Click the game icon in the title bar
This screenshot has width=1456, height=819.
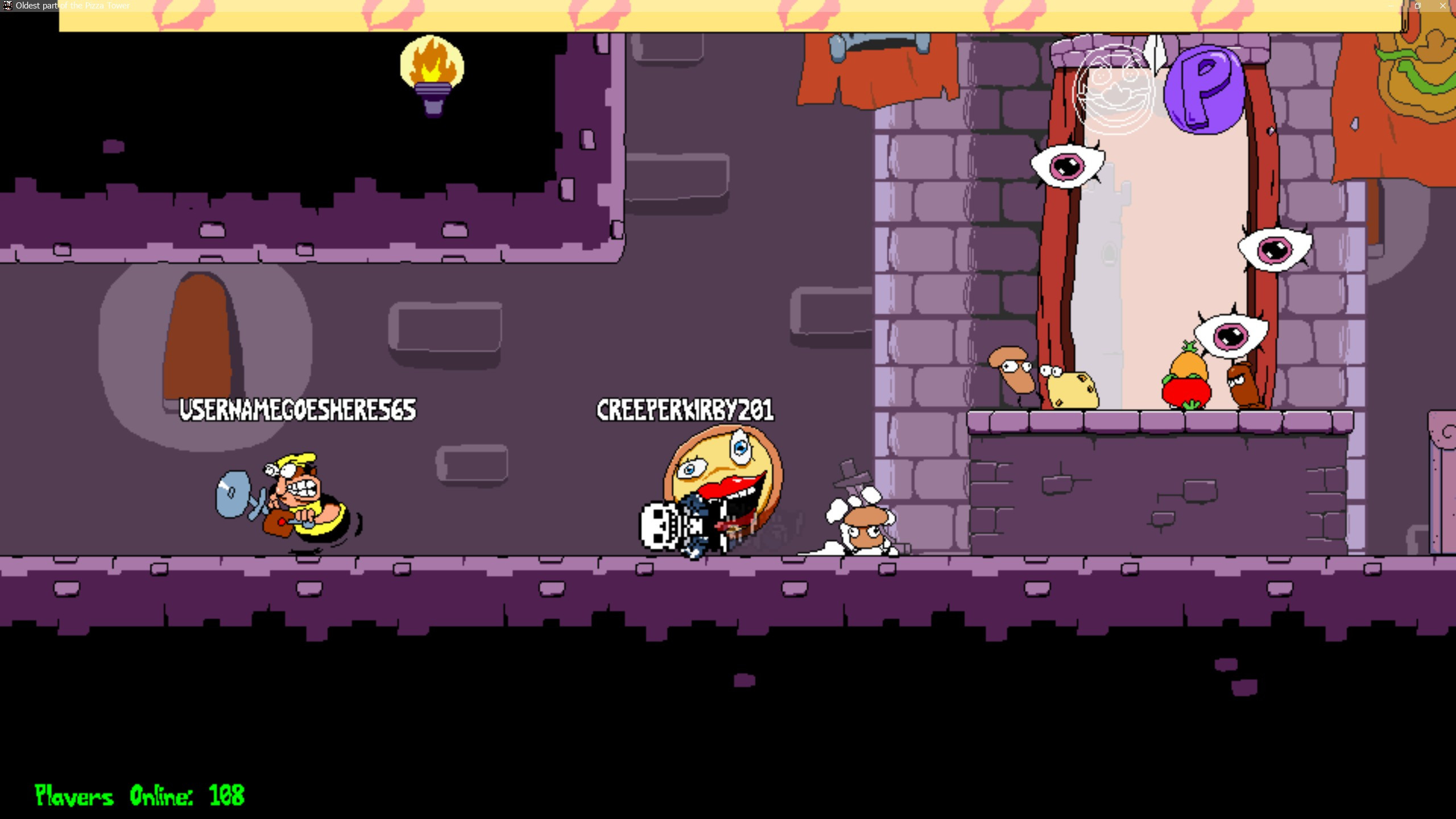7,6
